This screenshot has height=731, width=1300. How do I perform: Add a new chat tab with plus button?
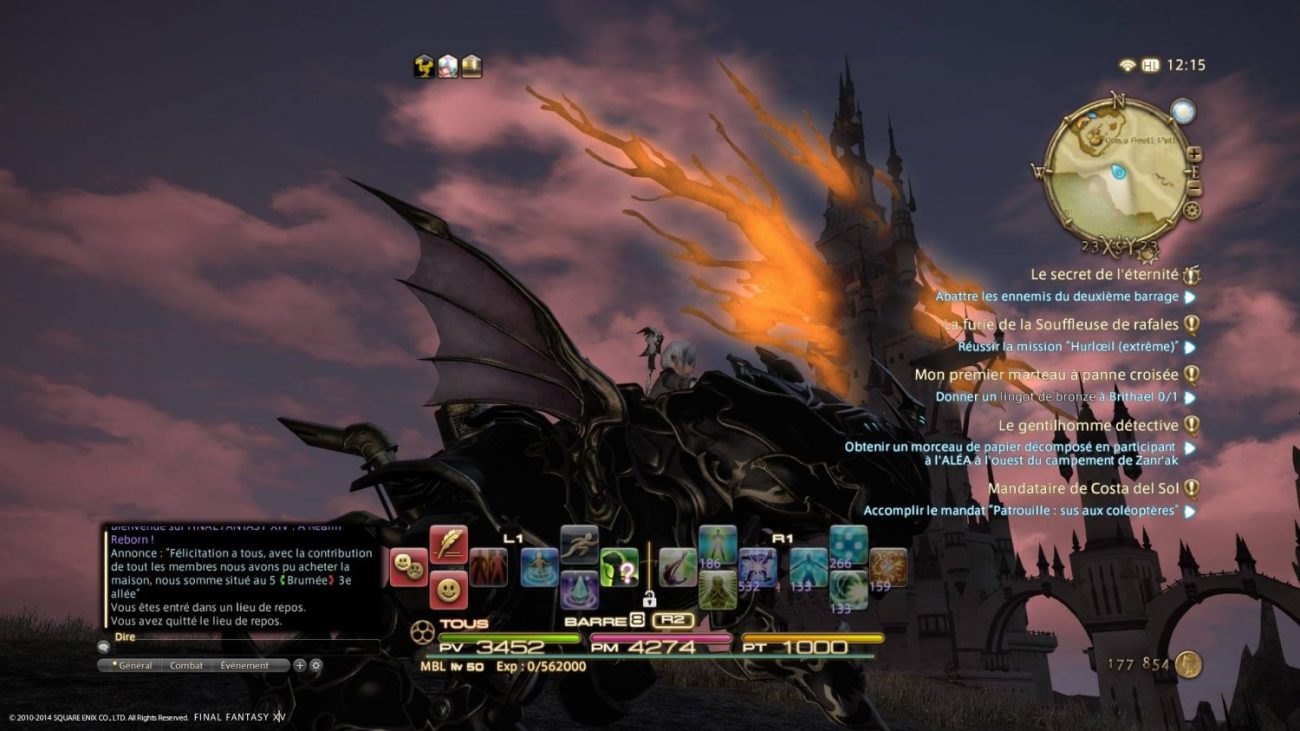[300, 665]
